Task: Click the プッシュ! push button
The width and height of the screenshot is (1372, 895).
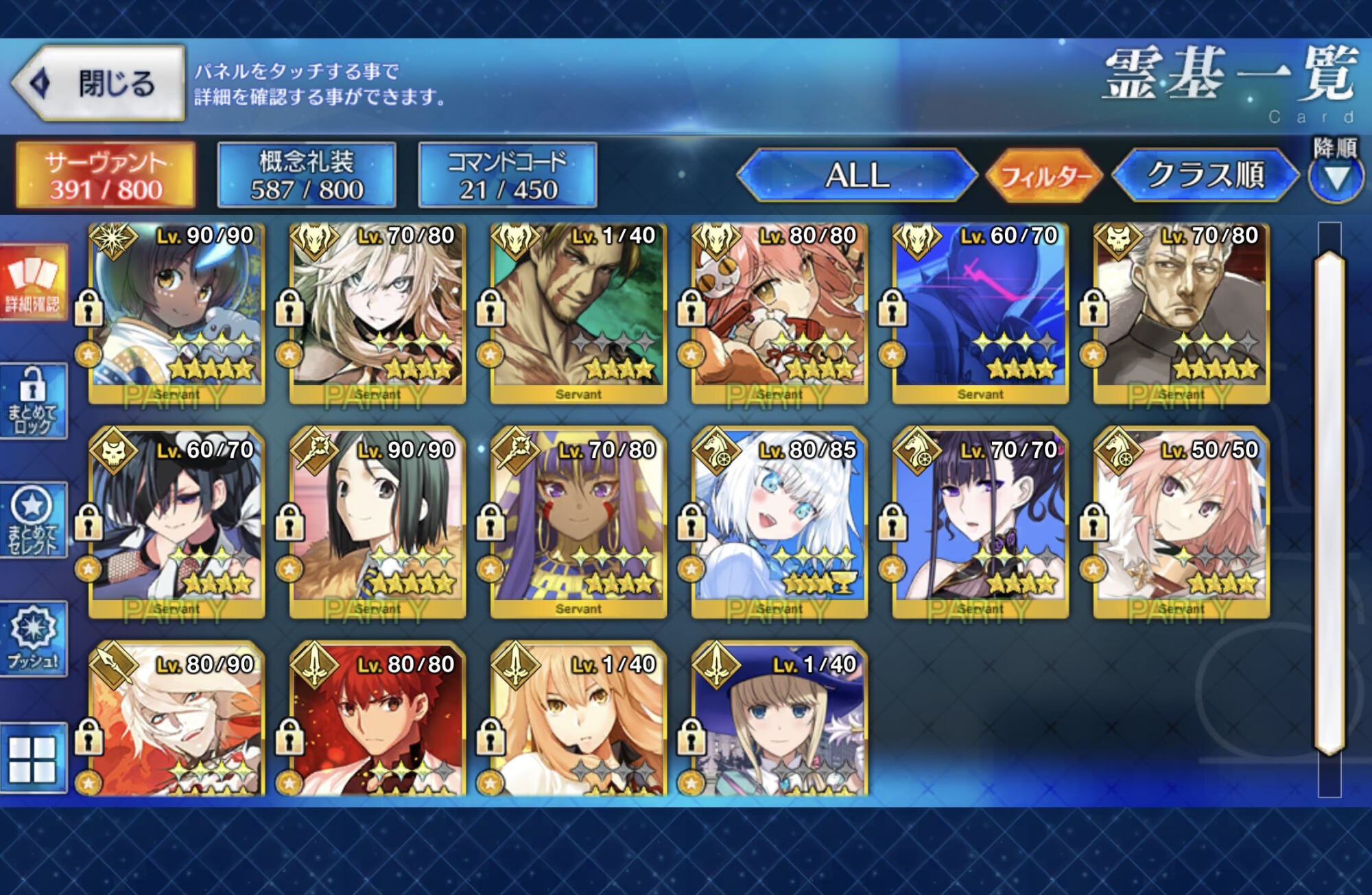Action: pyautogui.click(x=34, y=639)
